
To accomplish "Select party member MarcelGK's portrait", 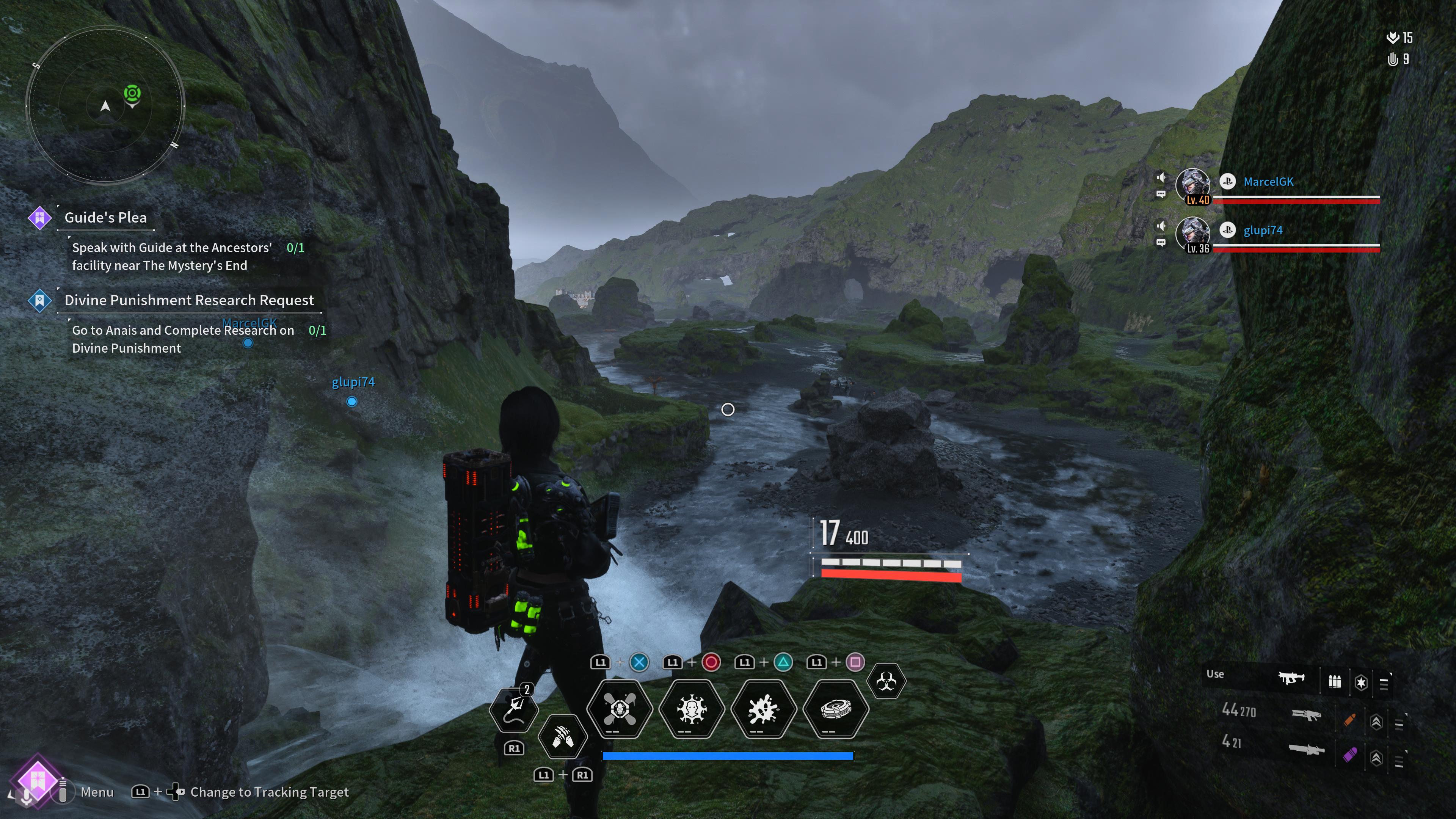I will click(x=1192, y=185).
